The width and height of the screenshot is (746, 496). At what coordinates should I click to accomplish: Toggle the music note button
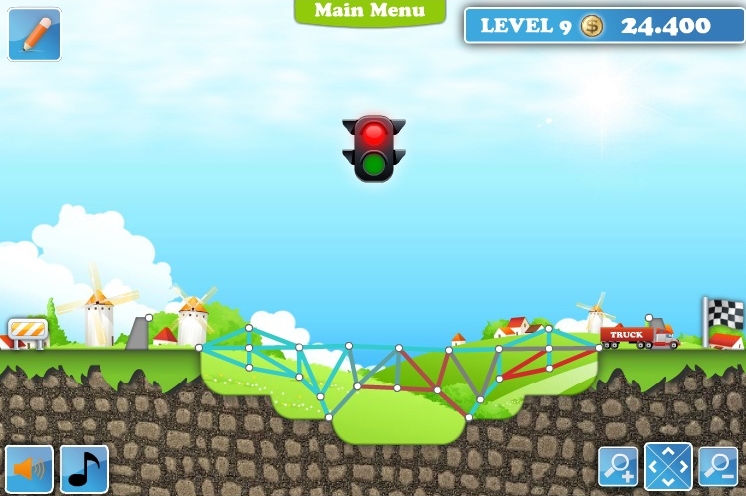tap(85, 468)
